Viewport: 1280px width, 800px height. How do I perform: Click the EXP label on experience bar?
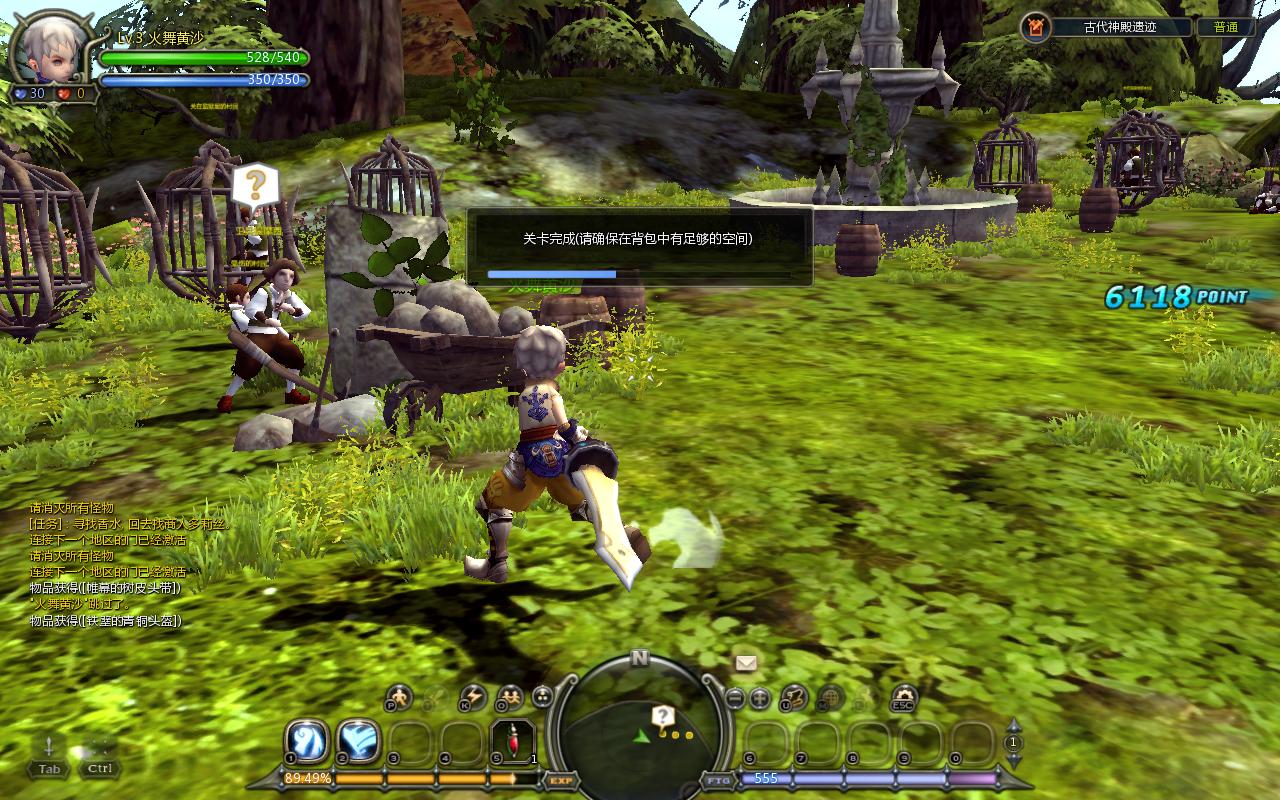pos(561,779)
